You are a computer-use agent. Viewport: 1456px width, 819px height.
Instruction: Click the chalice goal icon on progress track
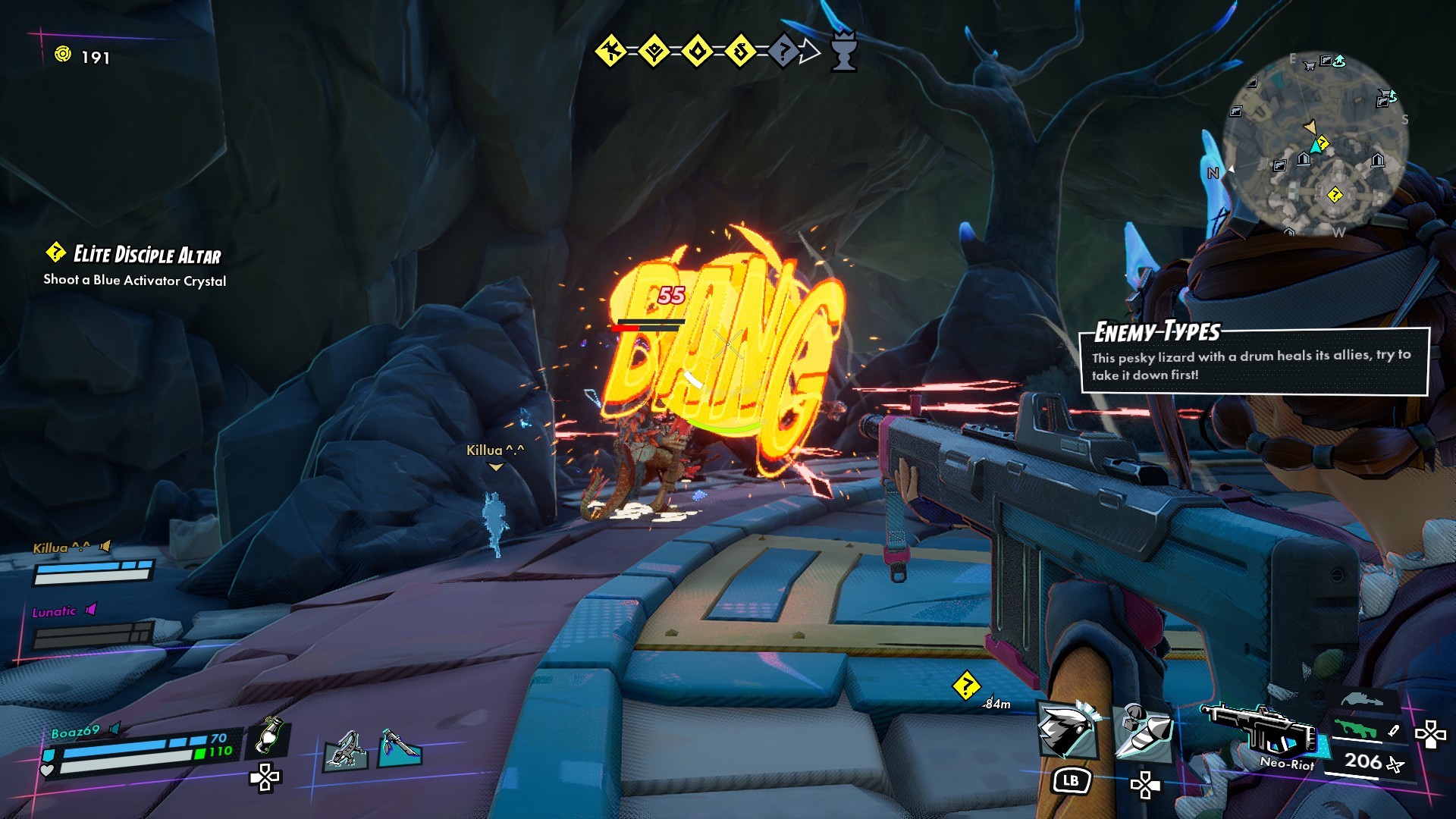coord(843,52)
